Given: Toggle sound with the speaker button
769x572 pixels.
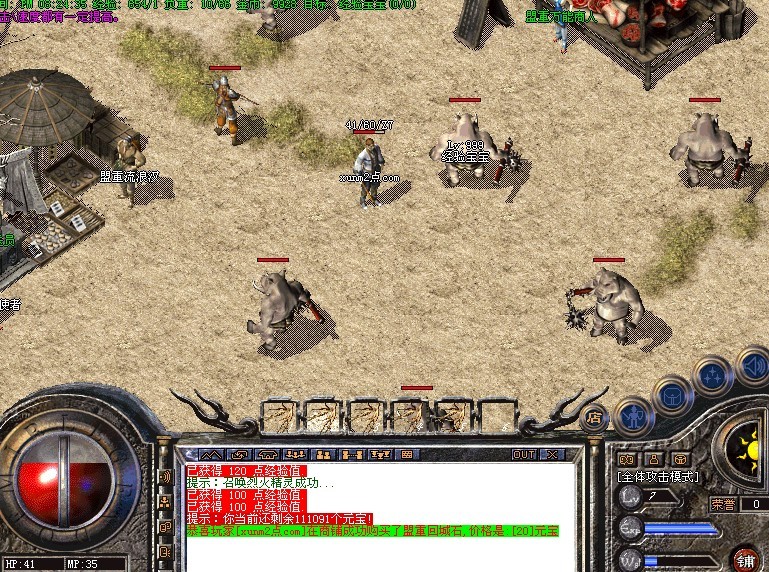Looking at the screenshot, I should [752, 364].
